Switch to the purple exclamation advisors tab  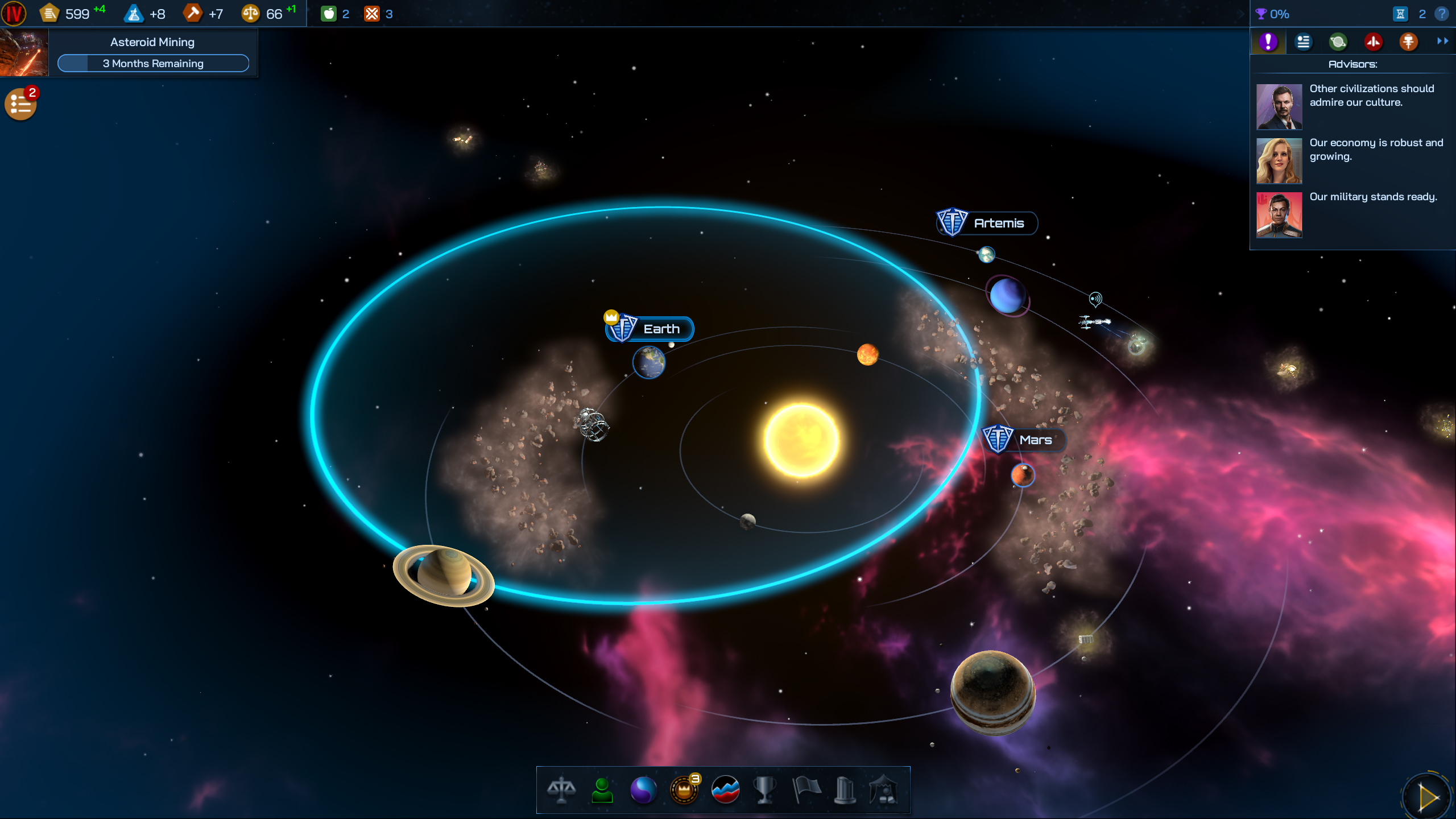pyautogui.click(x=1268, y=42)
